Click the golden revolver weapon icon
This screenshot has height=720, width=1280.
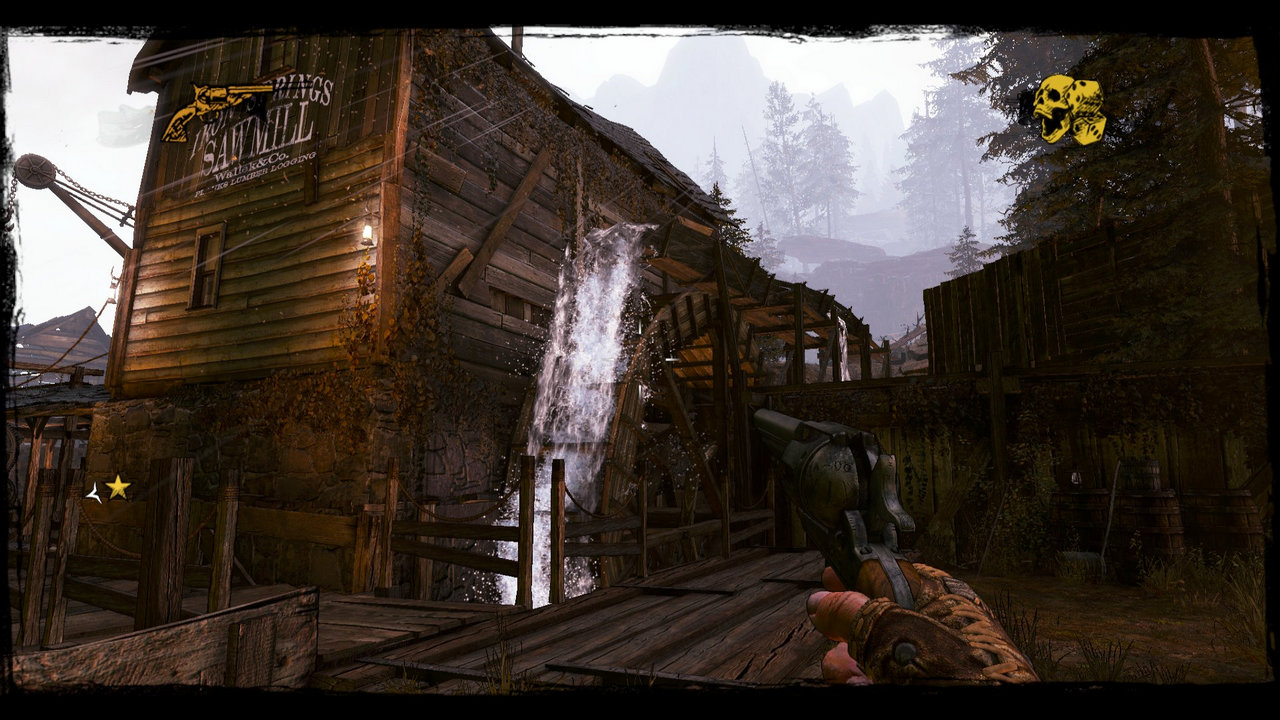215,108
